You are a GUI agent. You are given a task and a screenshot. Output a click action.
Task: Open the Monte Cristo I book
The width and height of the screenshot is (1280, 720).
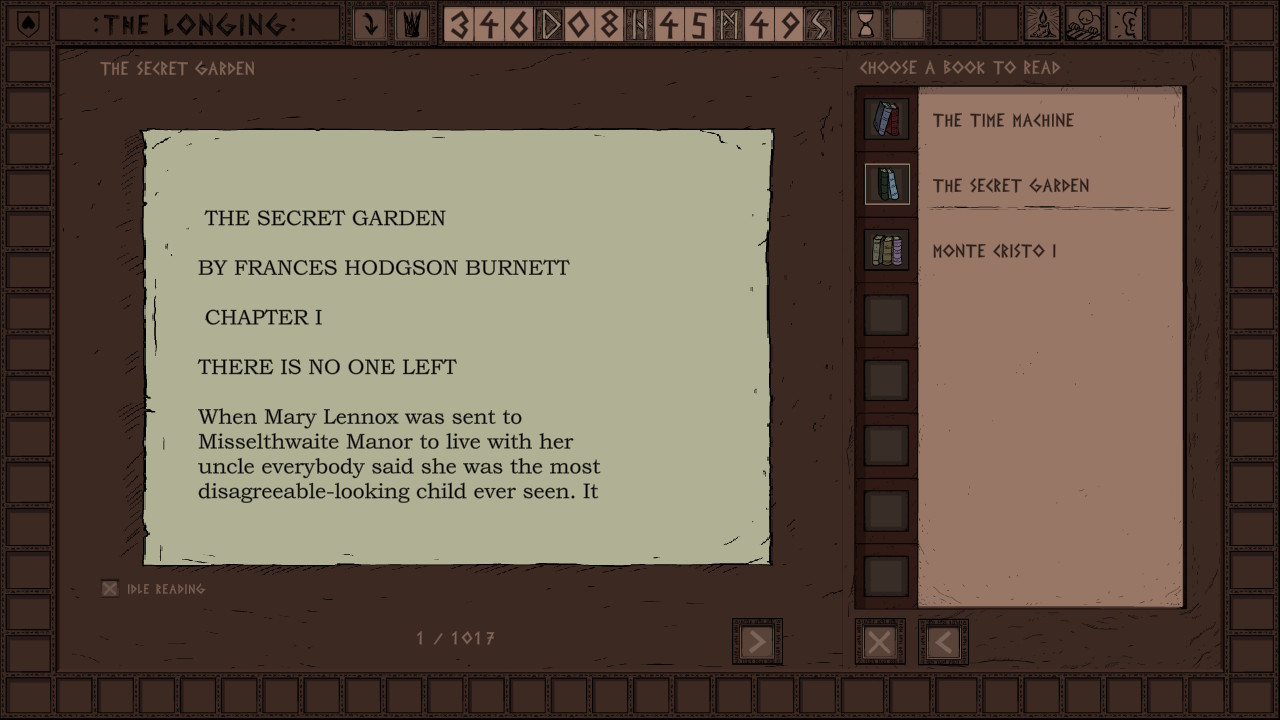tap(994, 251)
